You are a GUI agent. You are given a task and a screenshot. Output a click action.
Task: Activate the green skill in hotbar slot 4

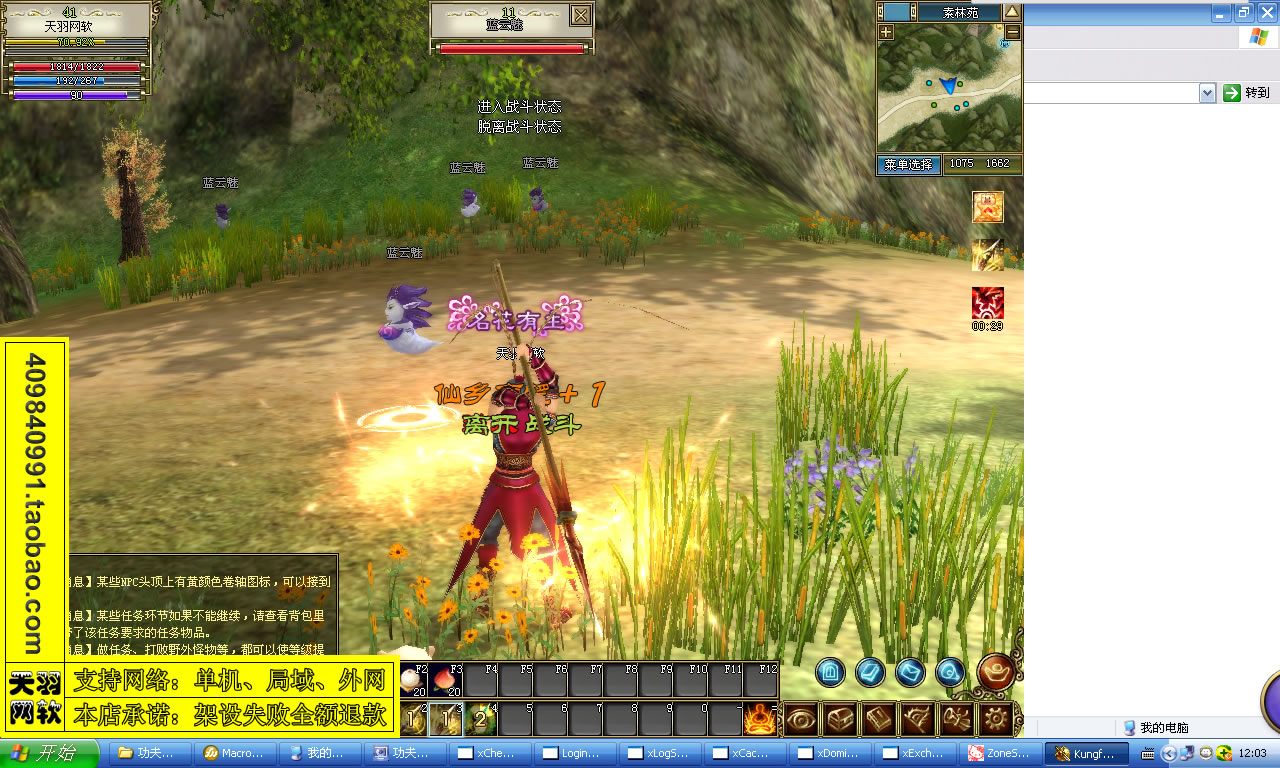(x=481, y=718)
